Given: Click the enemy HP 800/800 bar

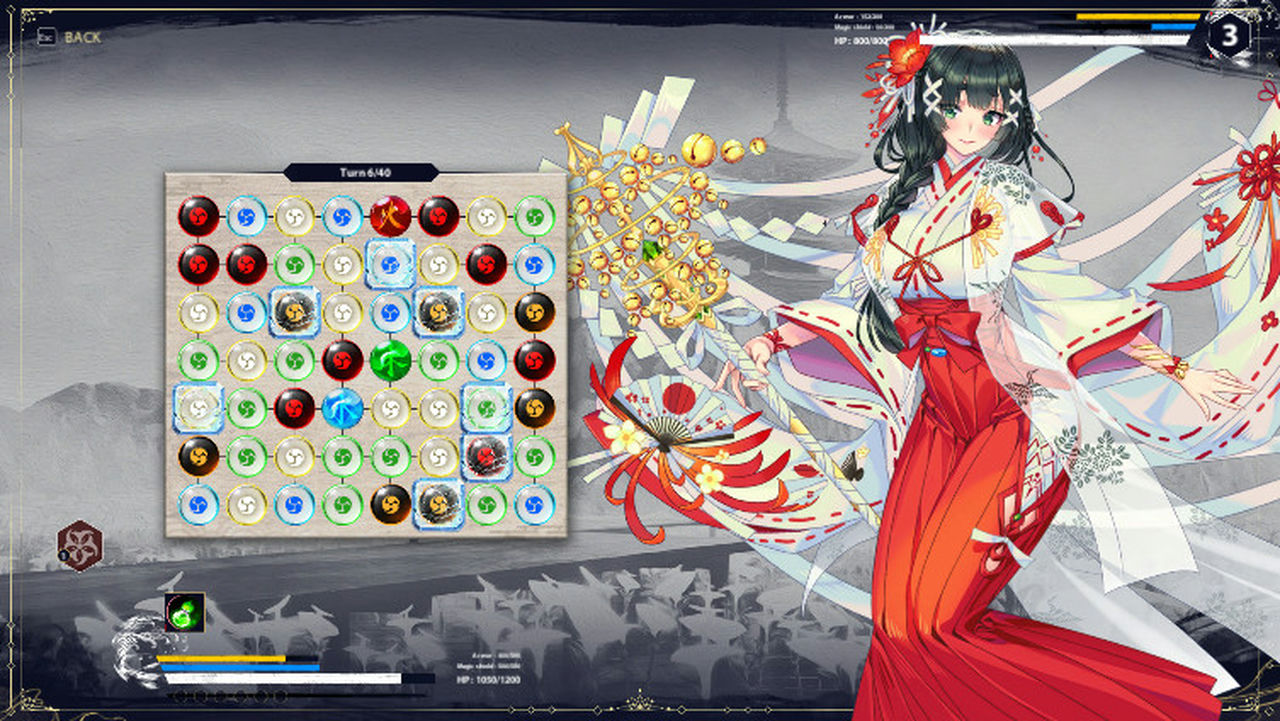Looking at the screenshot, I should point(1050,36).
